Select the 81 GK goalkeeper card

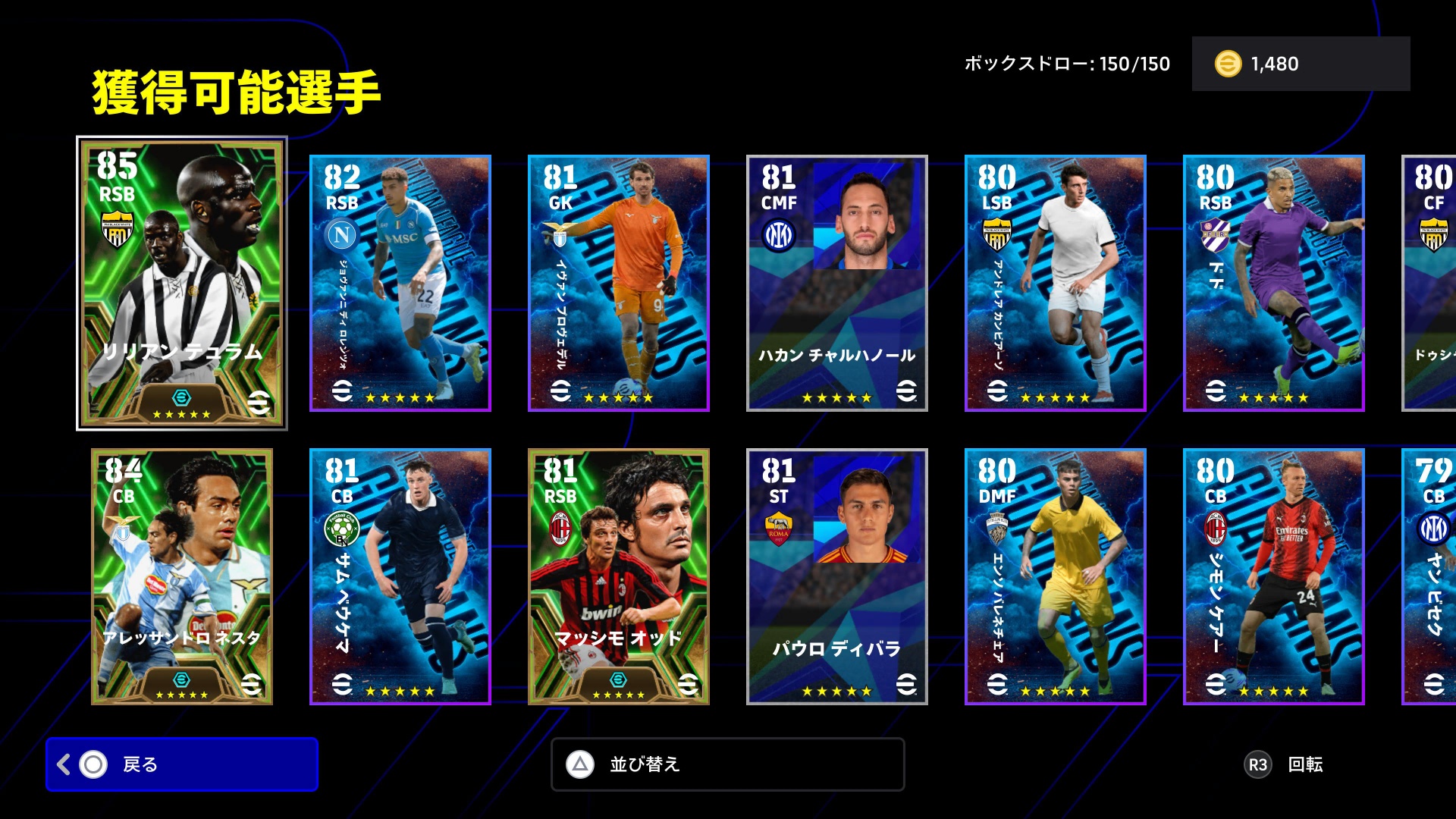(618, 283)
